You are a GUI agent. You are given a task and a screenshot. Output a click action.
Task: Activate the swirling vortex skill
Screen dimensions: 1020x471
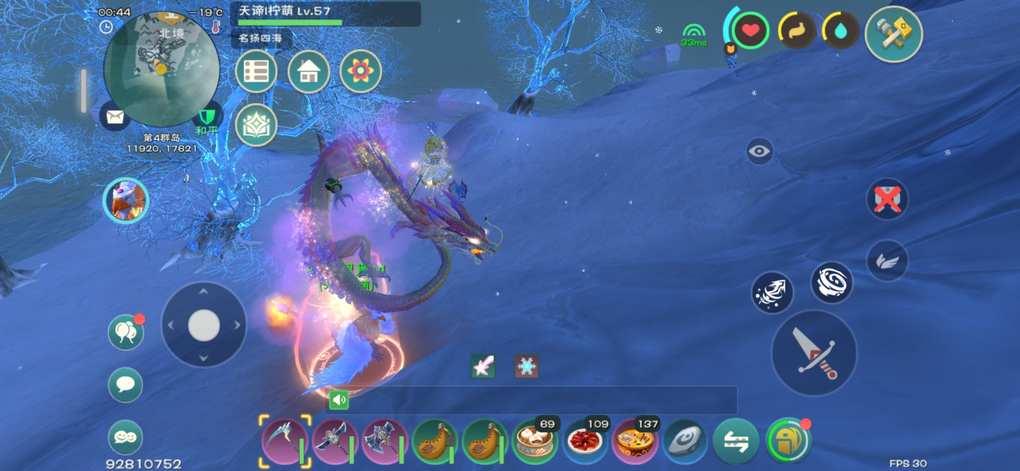[x=831, y=283]
